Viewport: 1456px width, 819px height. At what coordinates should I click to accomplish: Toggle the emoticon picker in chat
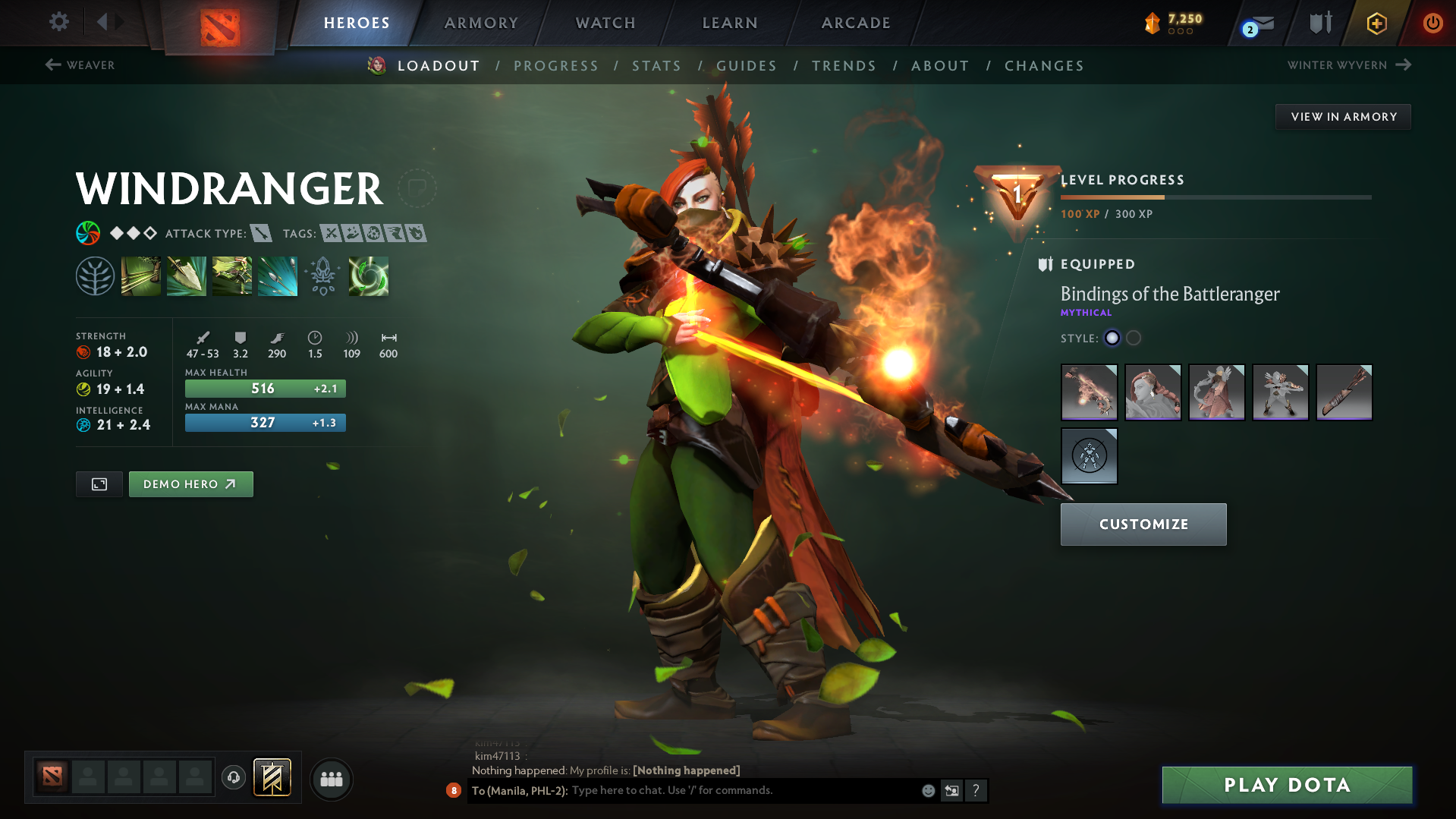[927, 790]
